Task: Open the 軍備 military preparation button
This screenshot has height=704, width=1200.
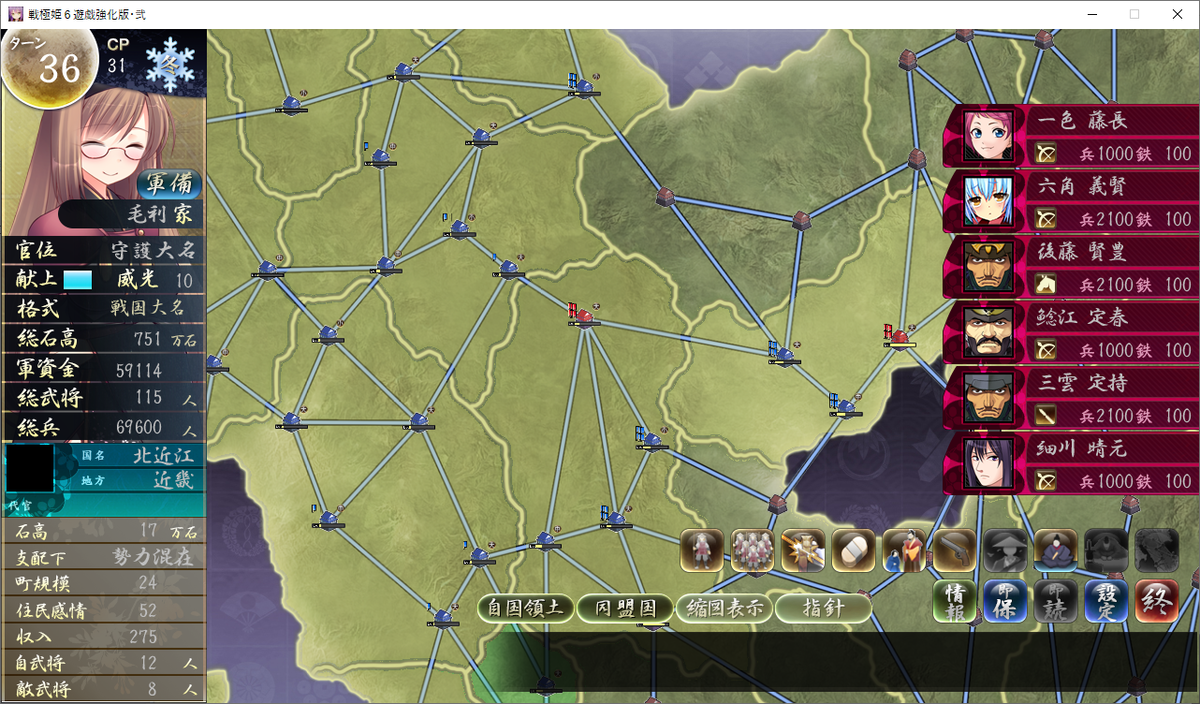Action: click(x=169, y=185)
